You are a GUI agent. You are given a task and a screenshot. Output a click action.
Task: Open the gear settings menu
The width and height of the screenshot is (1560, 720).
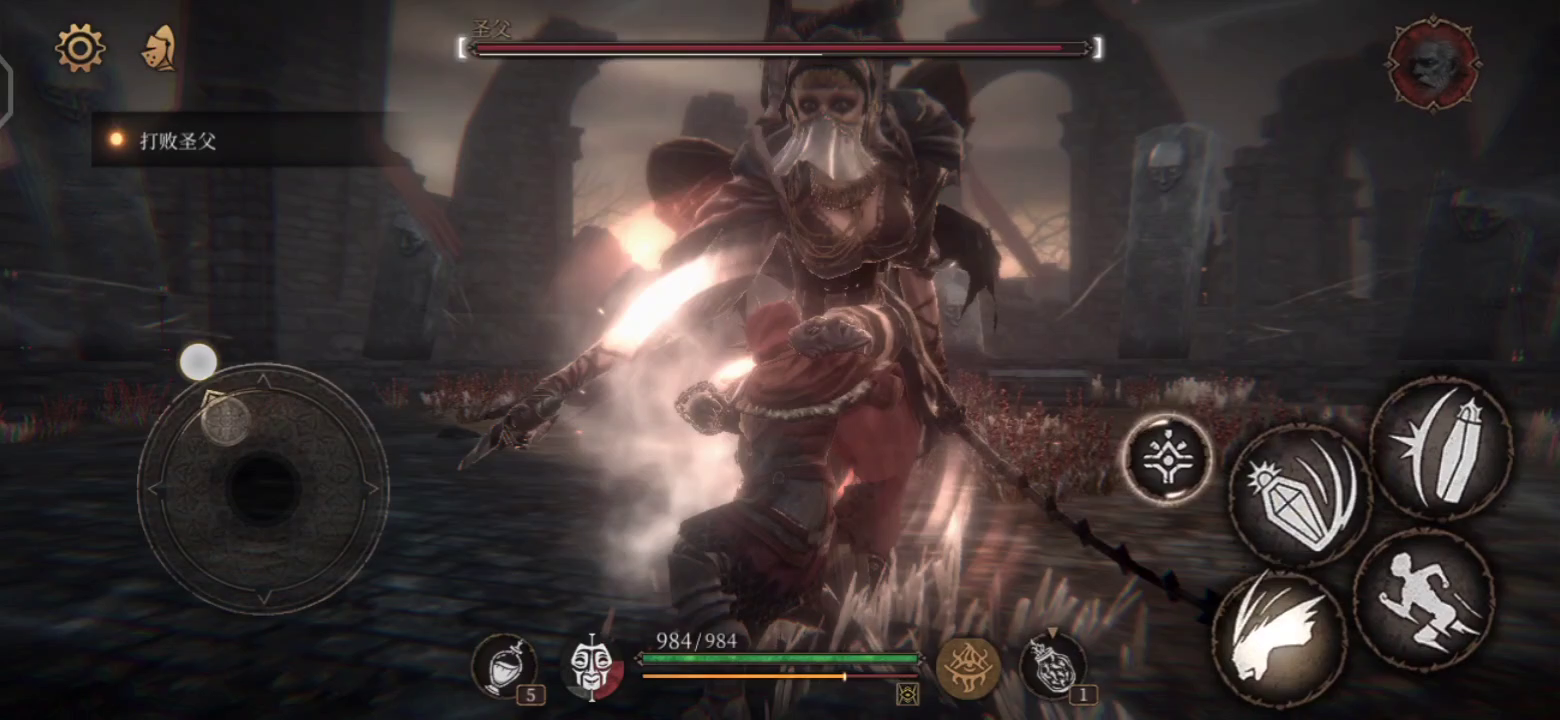point(80,47)
